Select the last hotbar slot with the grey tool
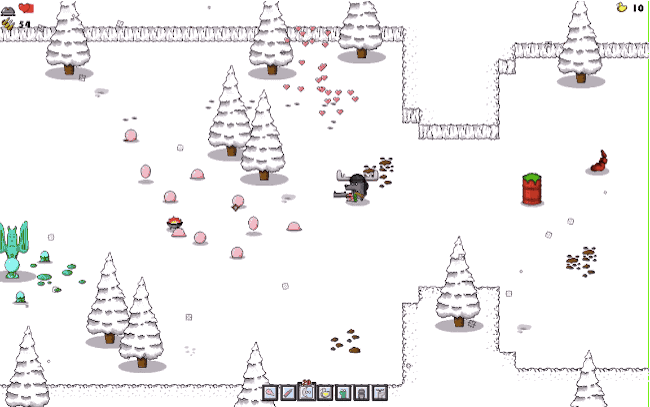The height and width of the screenshot is (407, 650). click(x=380, y=393)
